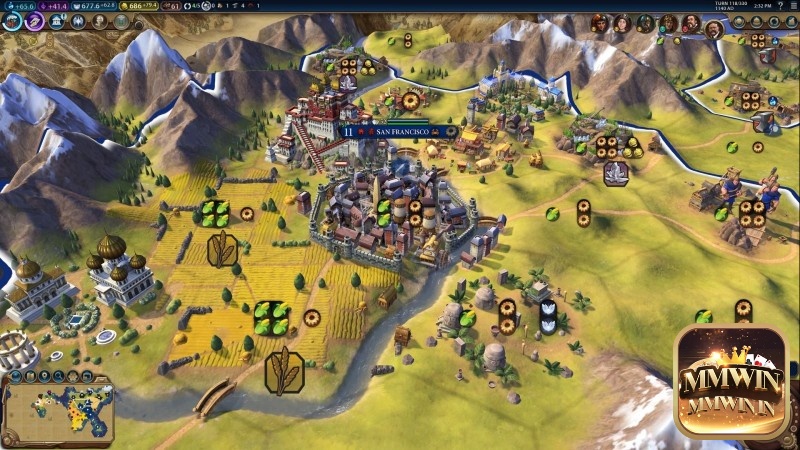Open the government screen icon
The width and height of the screenshot is (800, 450).
[57, 20]
